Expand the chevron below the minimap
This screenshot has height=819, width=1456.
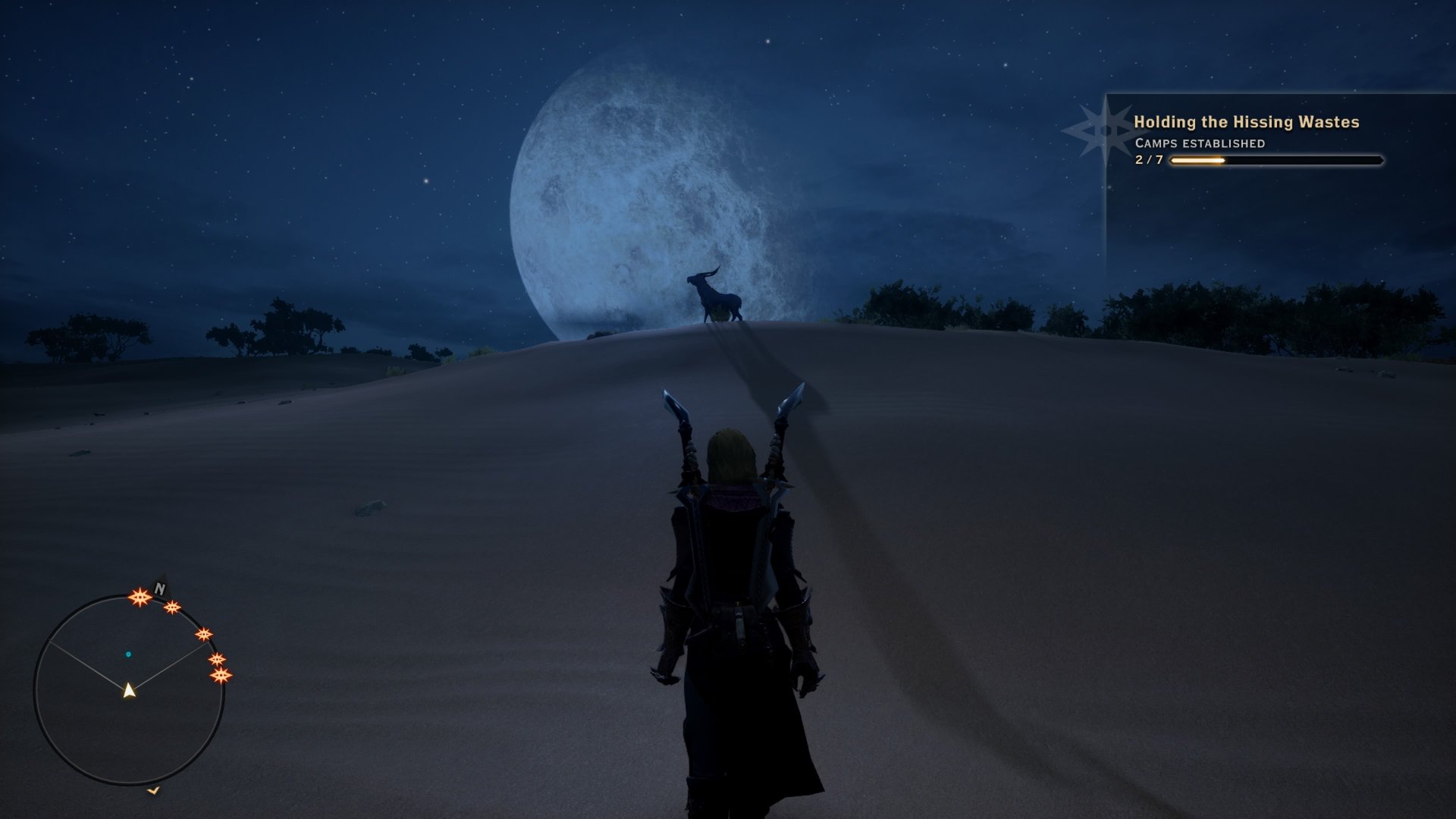click(153, 790)
